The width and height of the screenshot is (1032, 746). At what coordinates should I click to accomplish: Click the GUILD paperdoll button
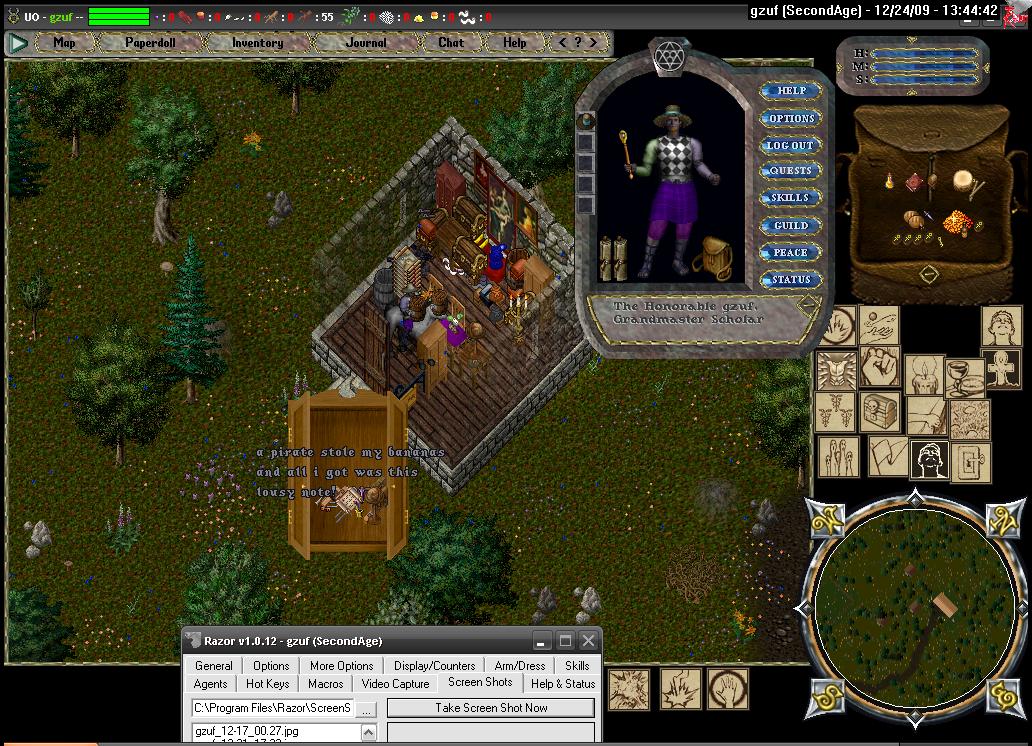(x=790, y=225)
